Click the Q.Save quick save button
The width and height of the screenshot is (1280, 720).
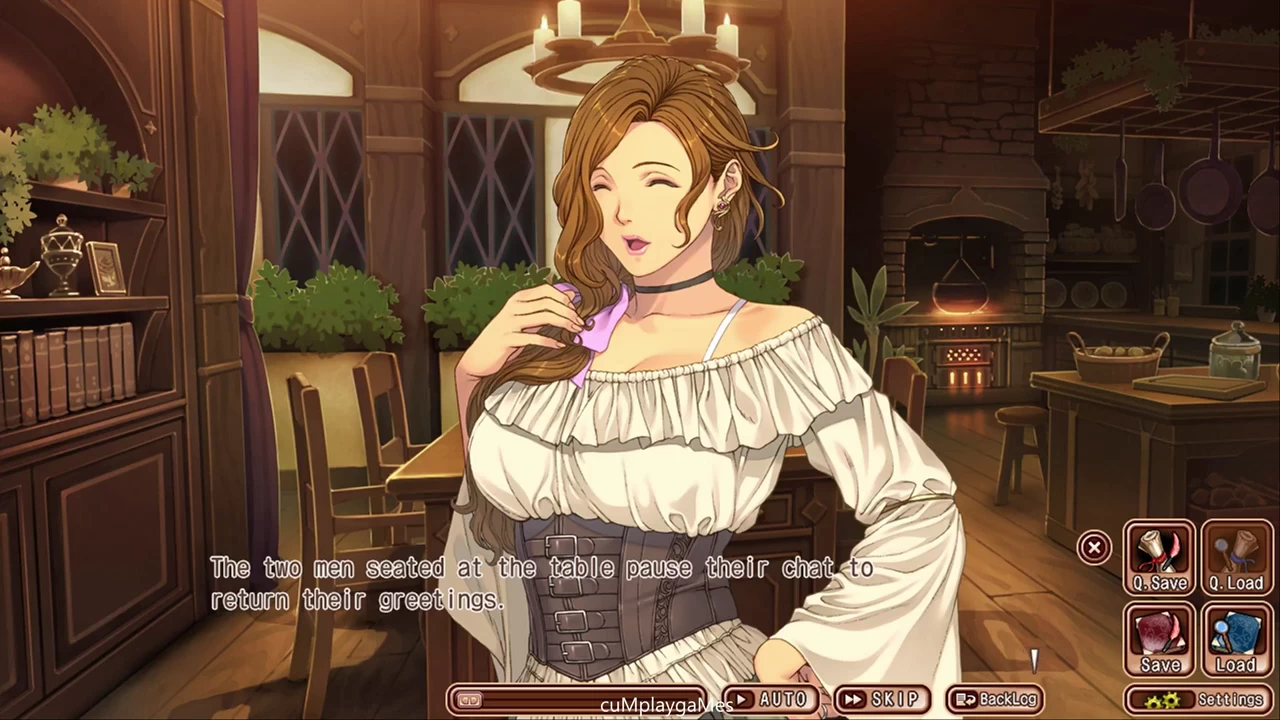click(x=1159, y=558)
